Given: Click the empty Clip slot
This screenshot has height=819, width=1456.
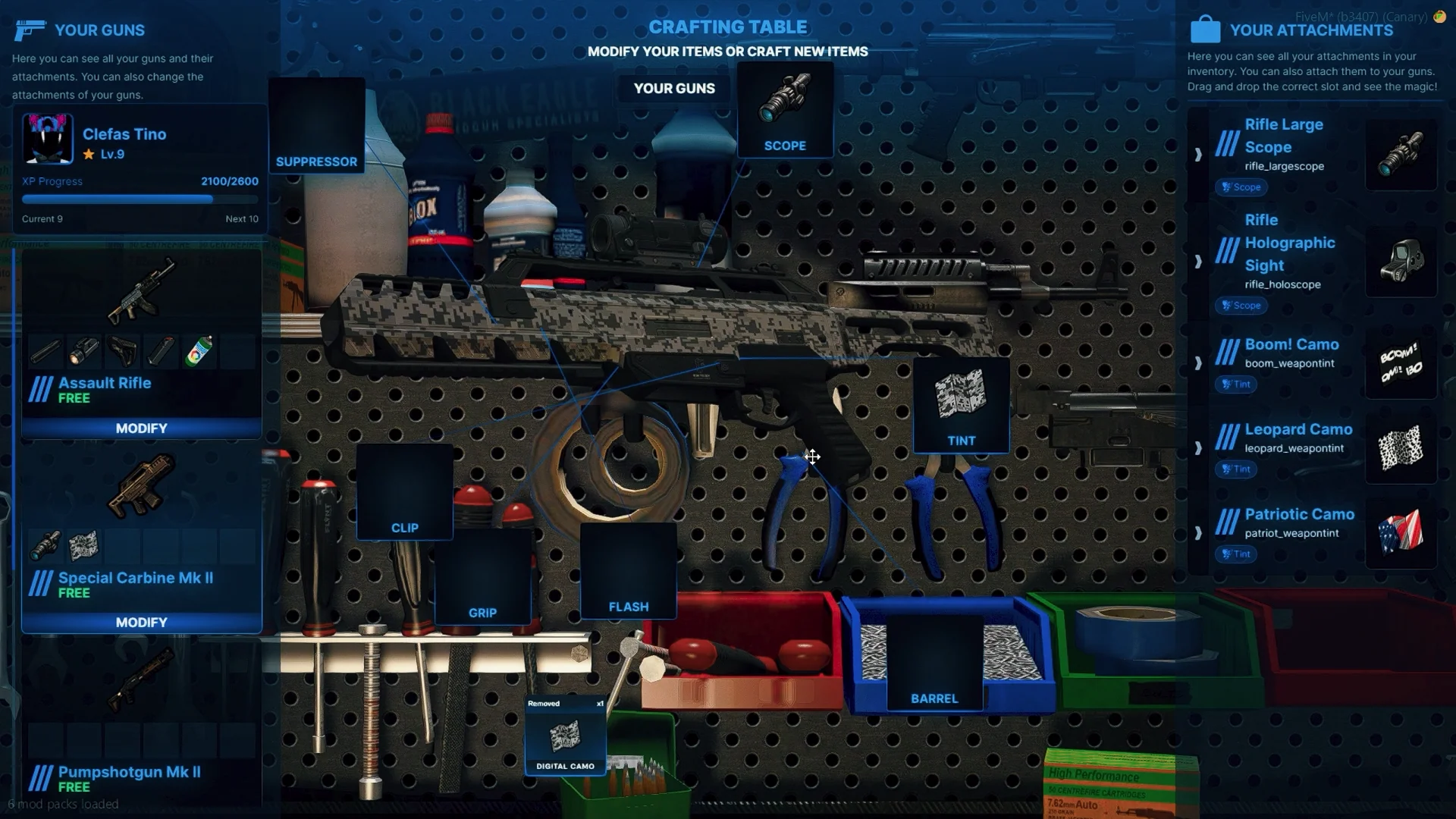Looking at the screenshot, I should point(404,492).
